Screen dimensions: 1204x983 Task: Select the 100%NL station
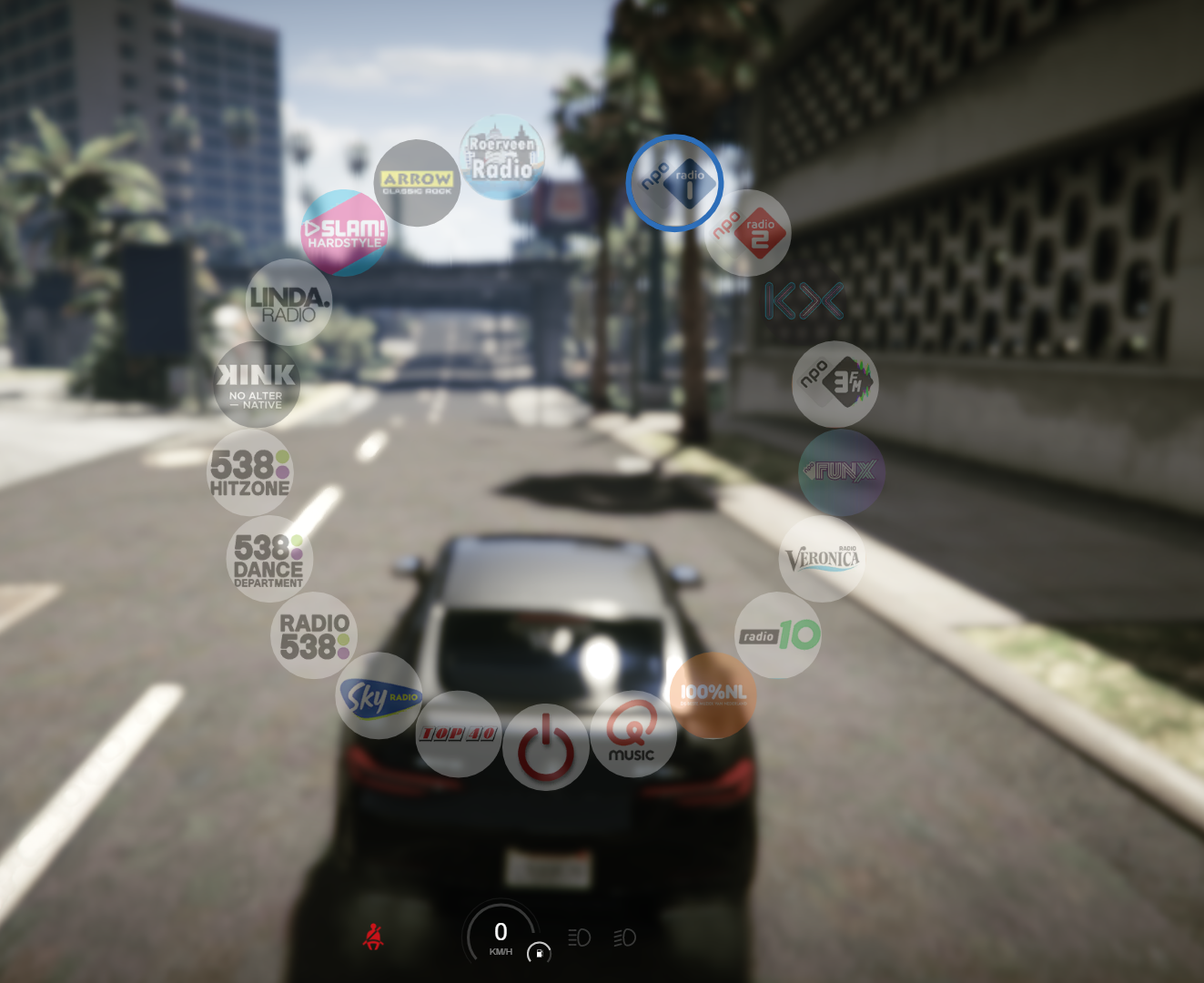click(713, 695)
